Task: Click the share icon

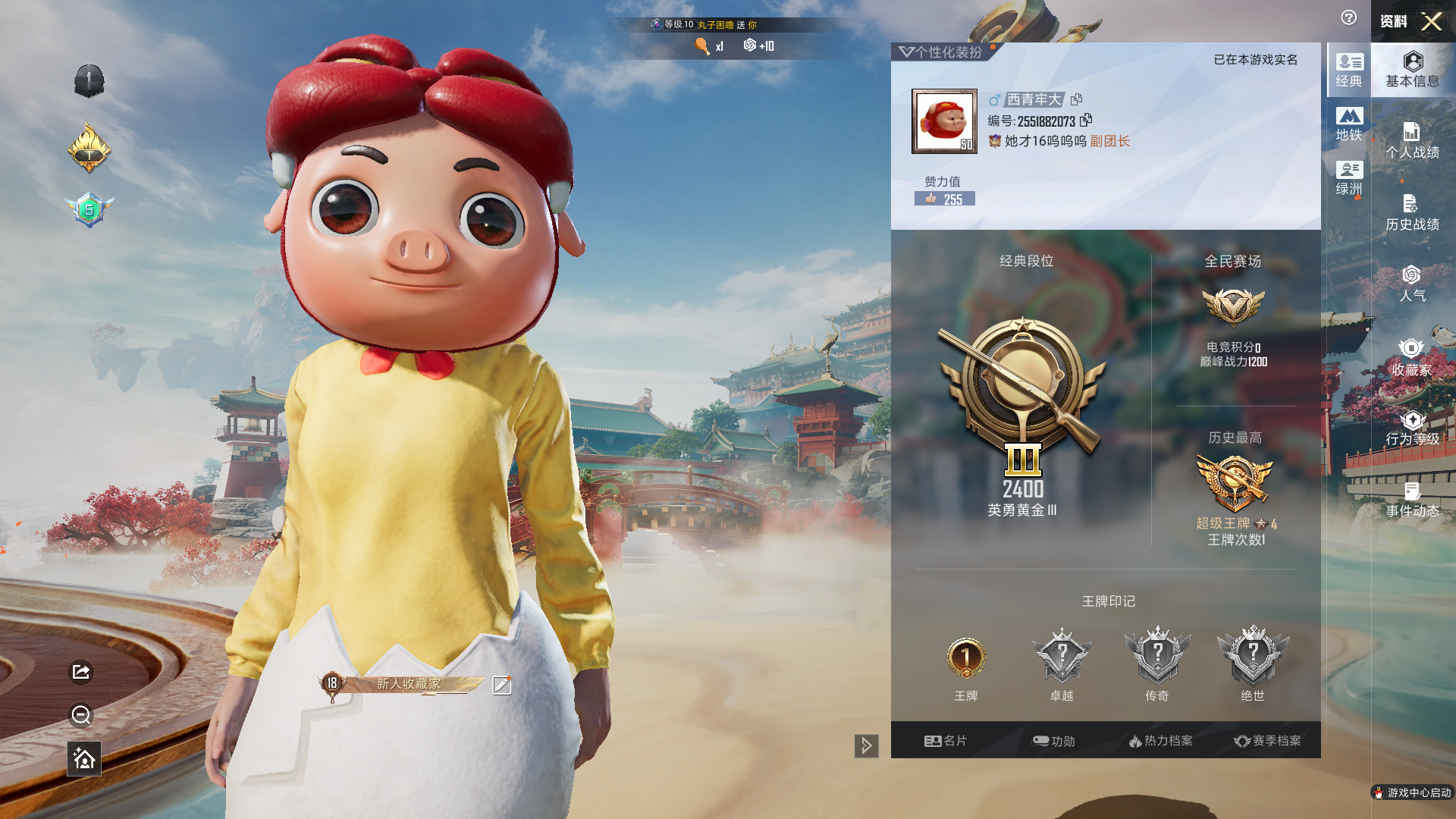Action: point(81,672)
